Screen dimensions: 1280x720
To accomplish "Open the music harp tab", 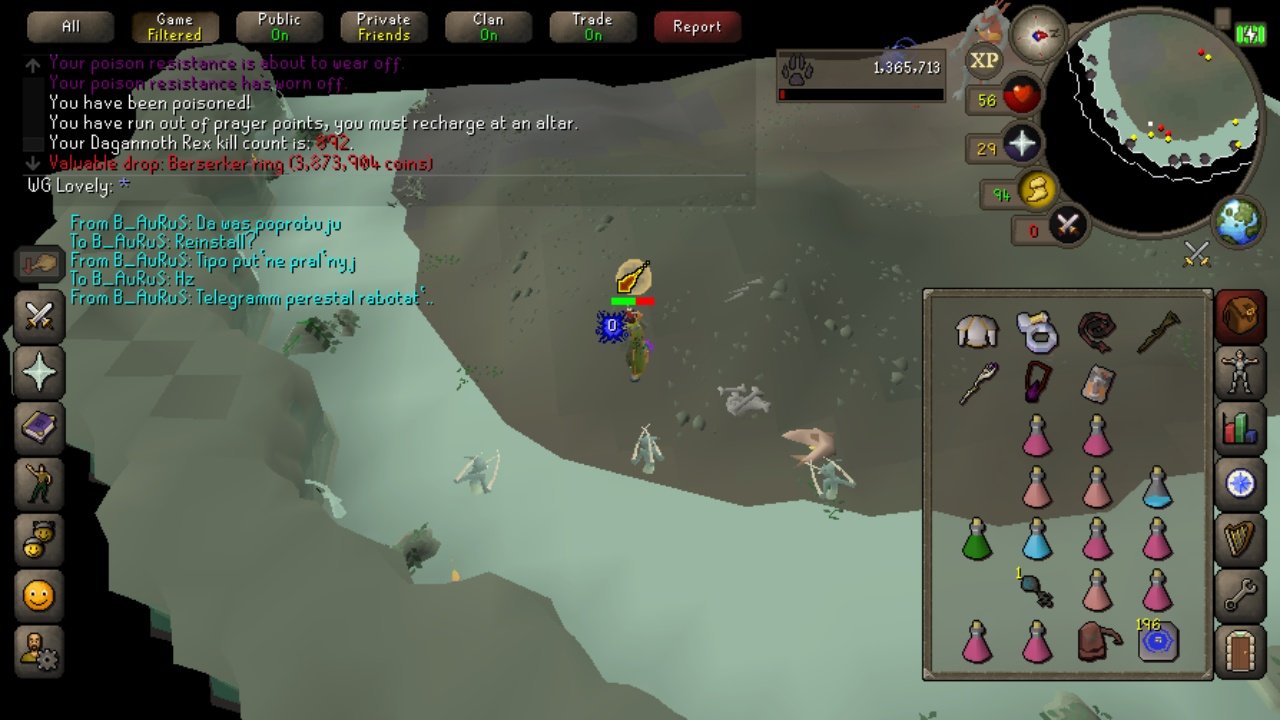I will click(x=1240, y=539).
